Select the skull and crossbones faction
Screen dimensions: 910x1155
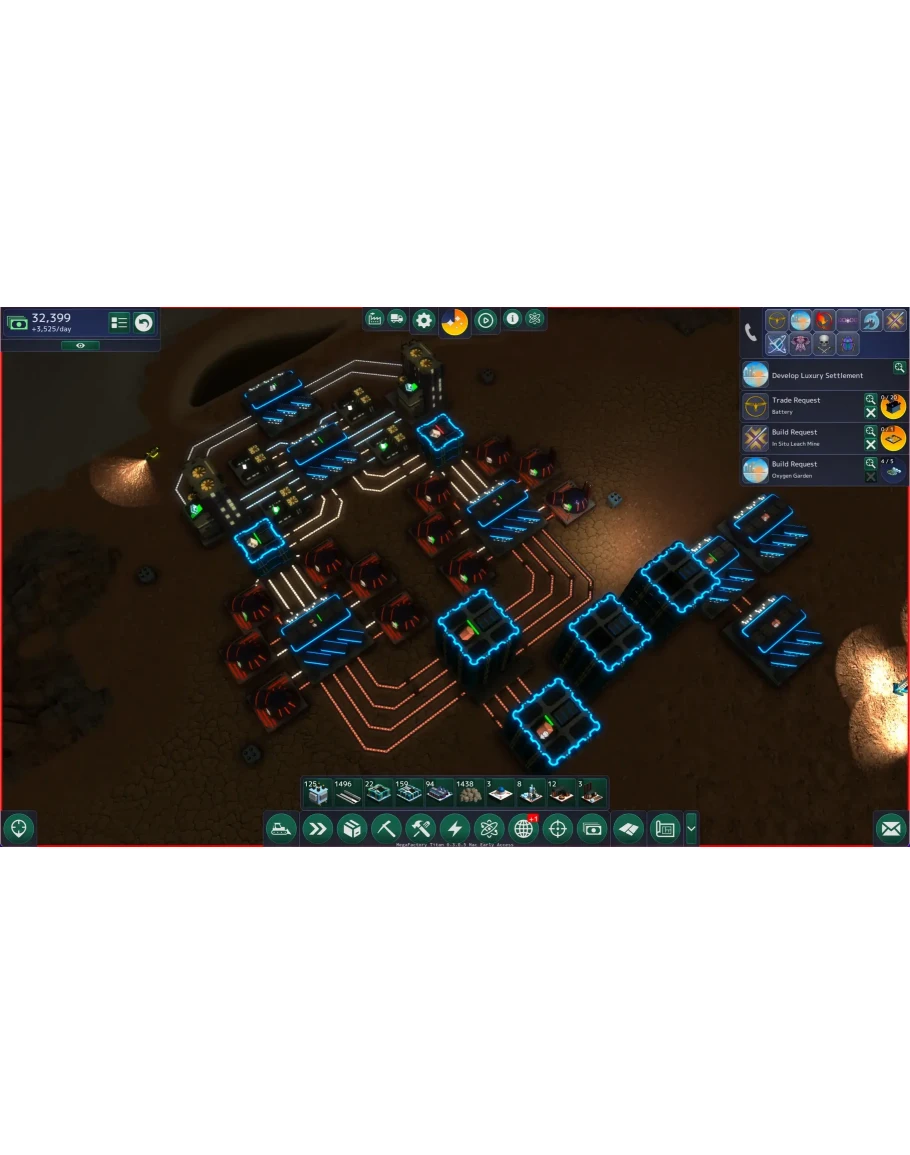(x=823, y=344)
